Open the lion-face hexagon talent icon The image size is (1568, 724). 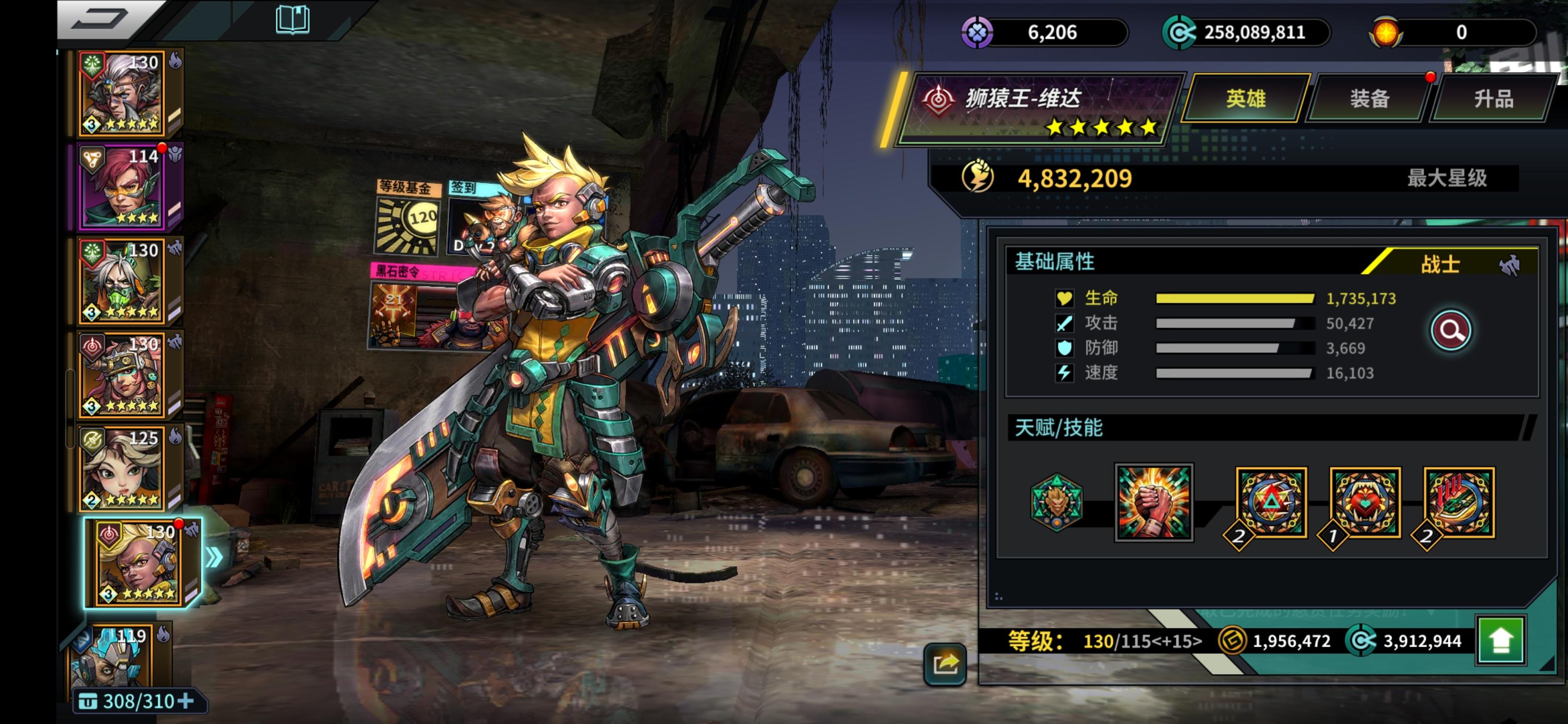point(1057,502)
